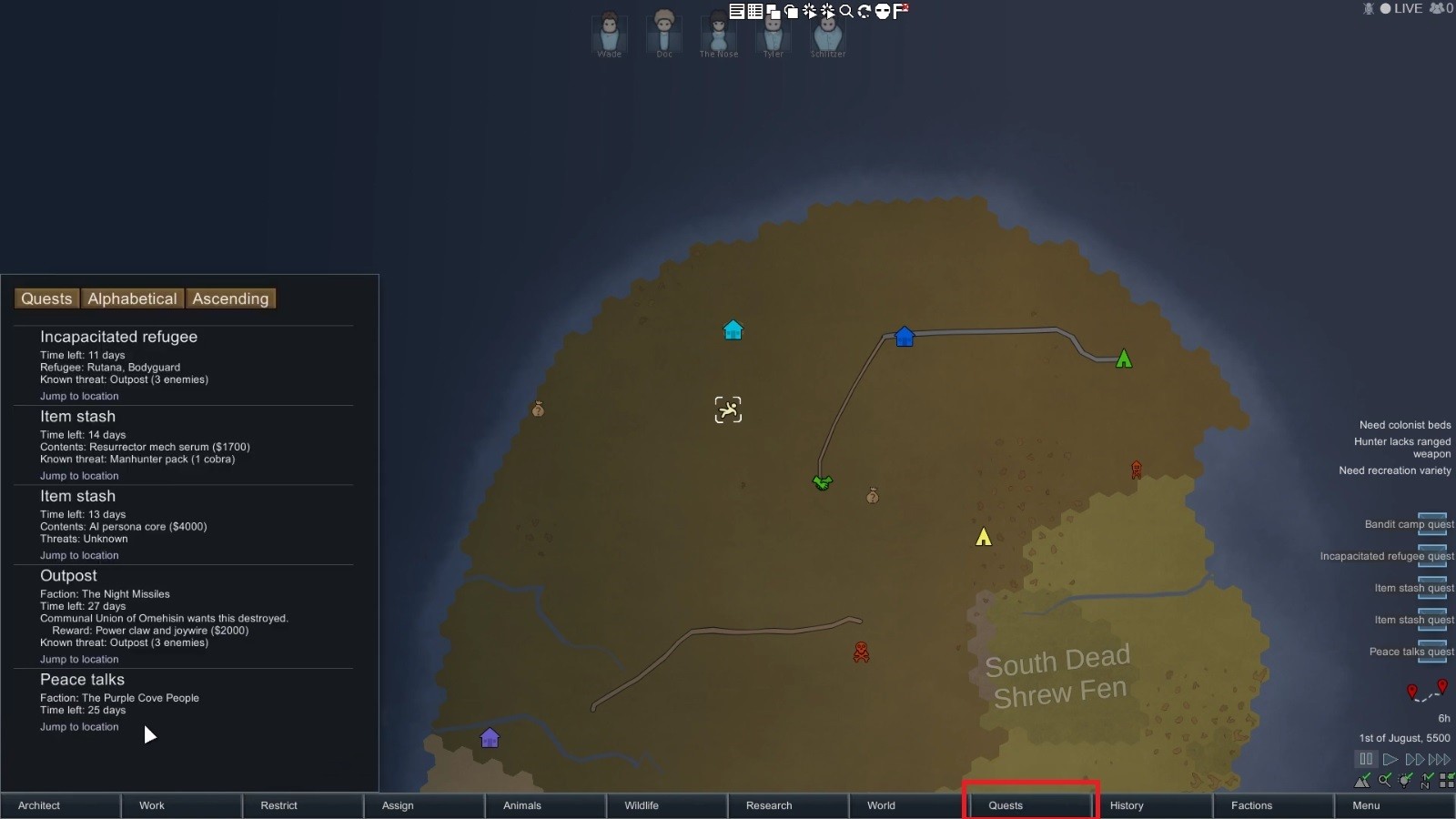The height and width of the screenshot is (819, 1456).
Task: Switch the Ascending sort order
Action: [x=230, y=298]
